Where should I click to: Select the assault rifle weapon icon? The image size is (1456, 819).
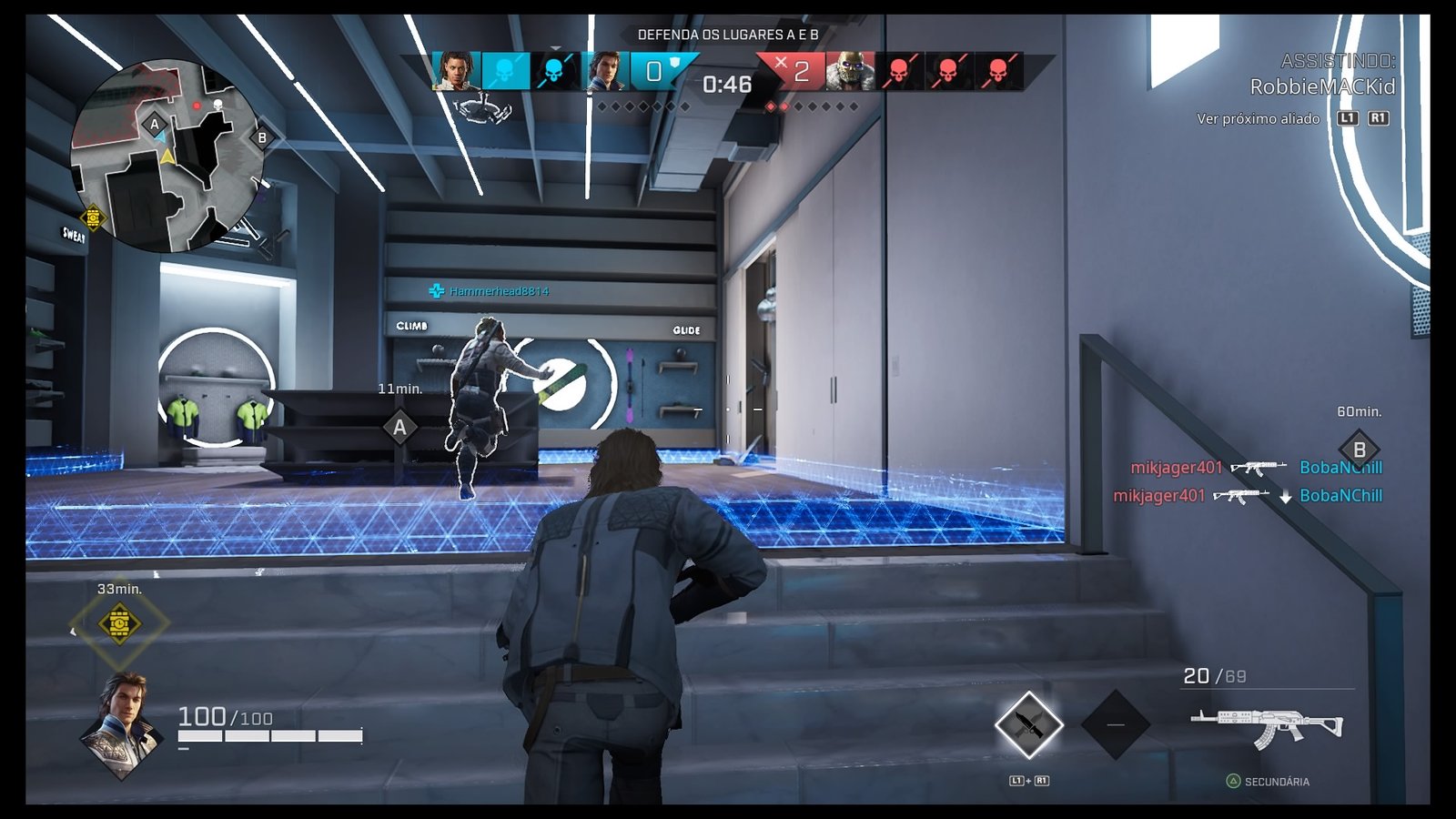[1267, 726]
